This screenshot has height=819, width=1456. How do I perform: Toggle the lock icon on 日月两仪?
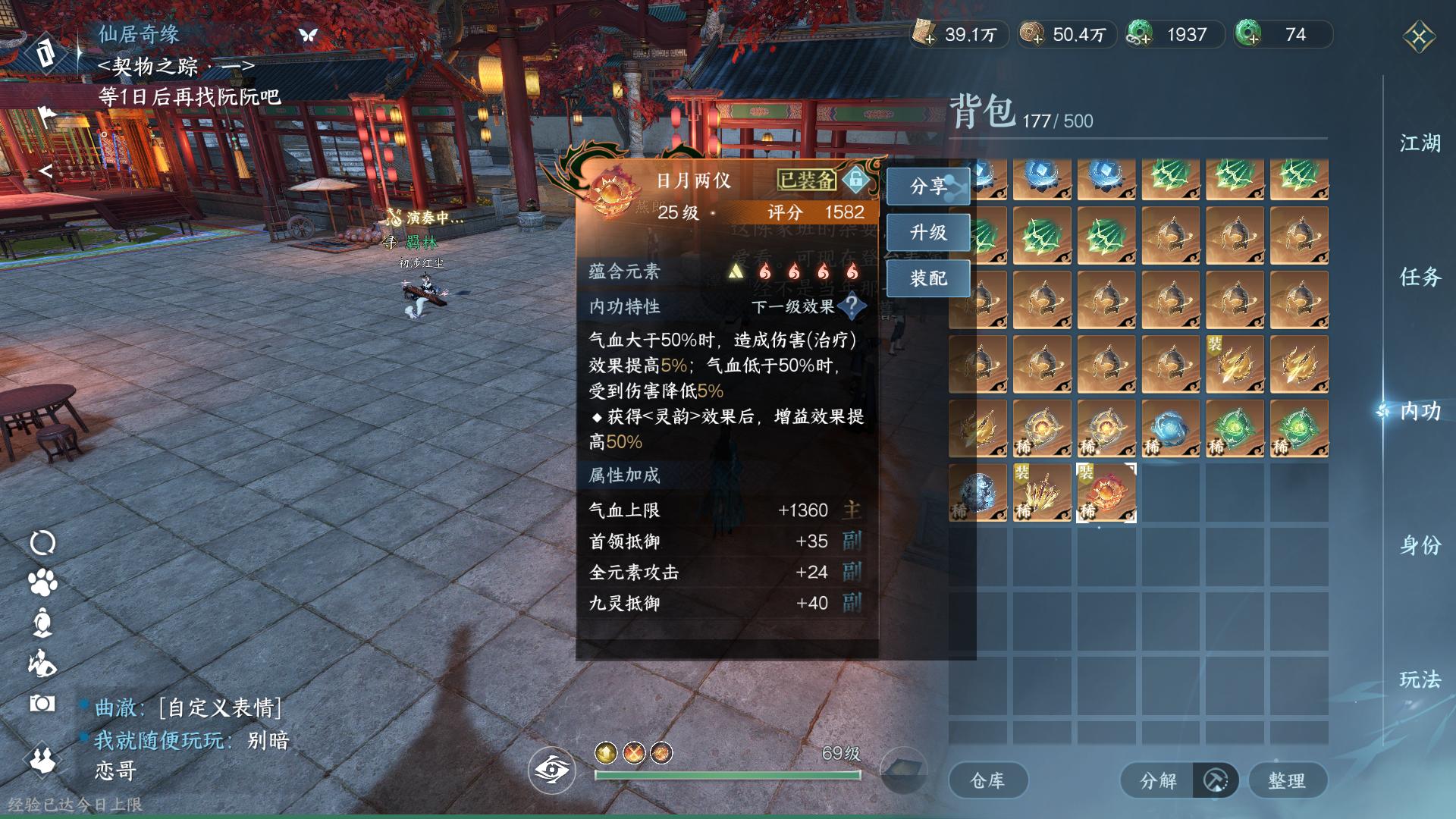(855, 180)
